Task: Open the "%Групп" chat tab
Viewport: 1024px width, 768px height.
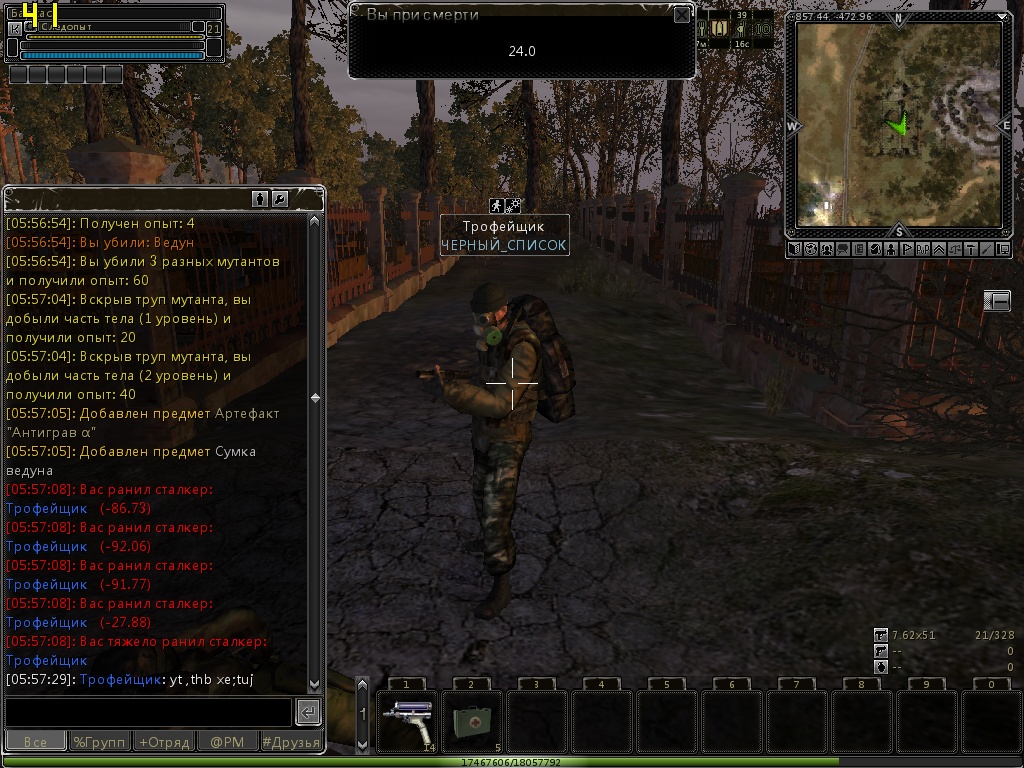Action: click(x=99, y=742)
